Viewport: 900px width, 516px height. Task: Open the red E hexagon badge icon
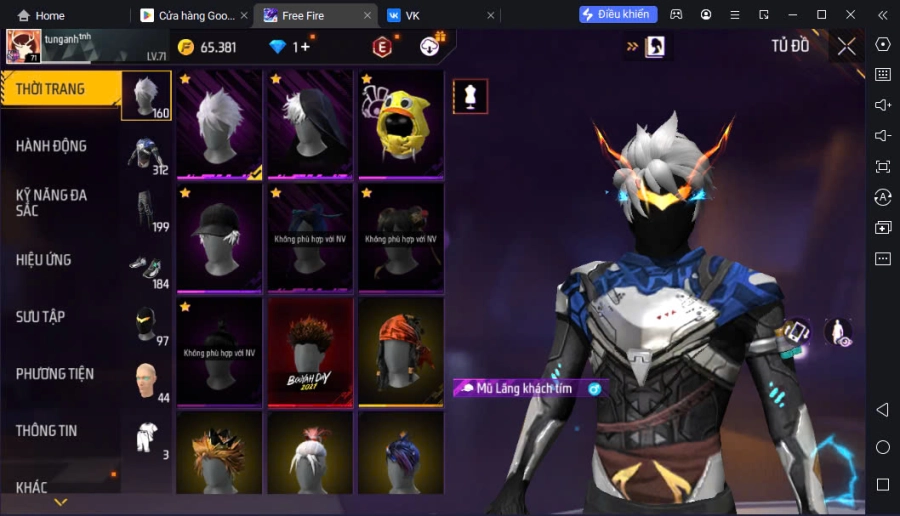coord(382,47)
